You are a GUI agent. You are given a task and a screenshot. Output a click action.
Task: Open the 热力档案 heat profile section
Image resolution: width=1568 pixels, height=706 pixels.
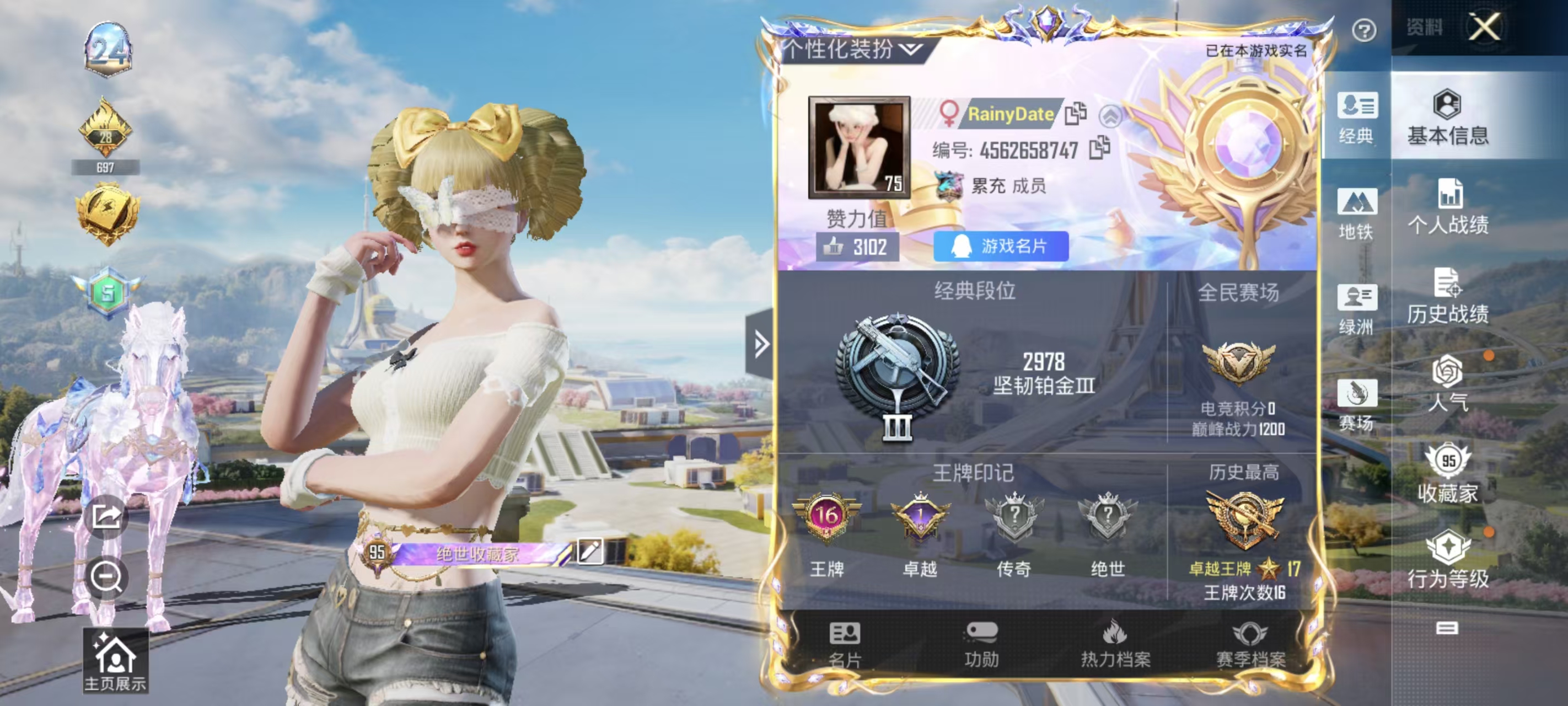pyautogui.click(x=1115, y=644)
